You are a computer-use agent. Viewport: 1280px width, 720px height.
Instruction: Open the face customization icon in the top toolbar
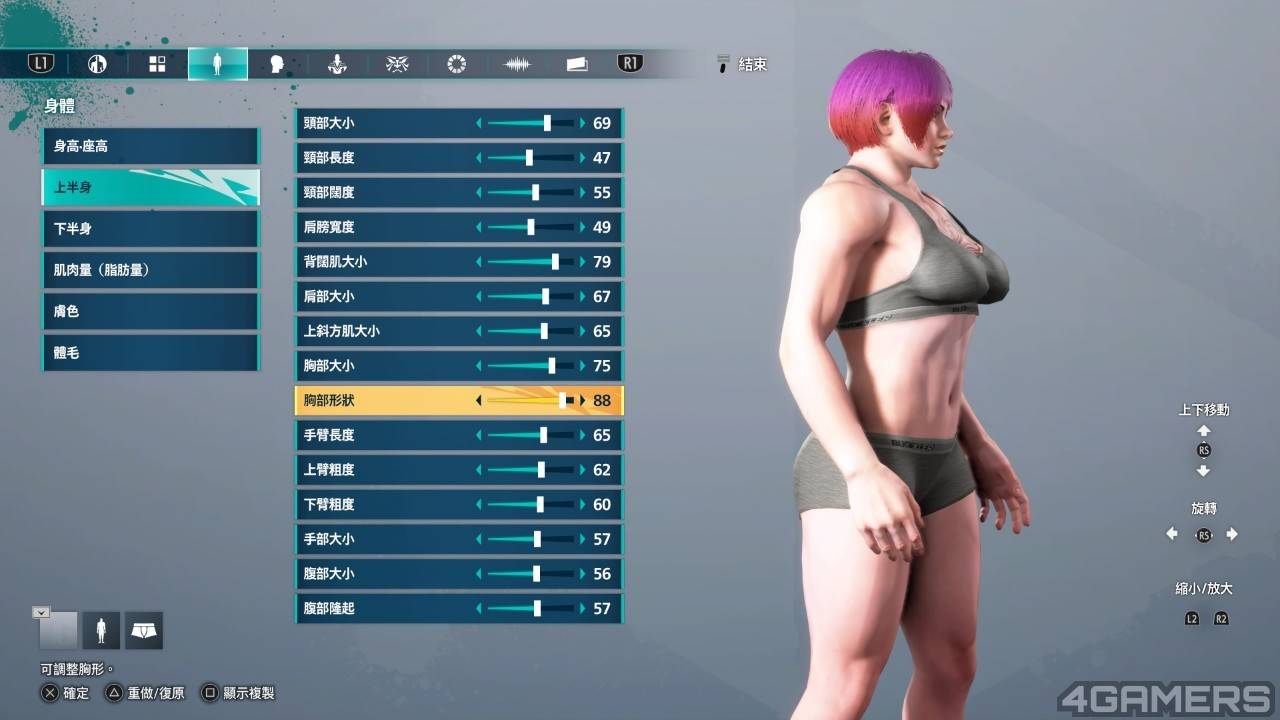[x=277, y=63]
